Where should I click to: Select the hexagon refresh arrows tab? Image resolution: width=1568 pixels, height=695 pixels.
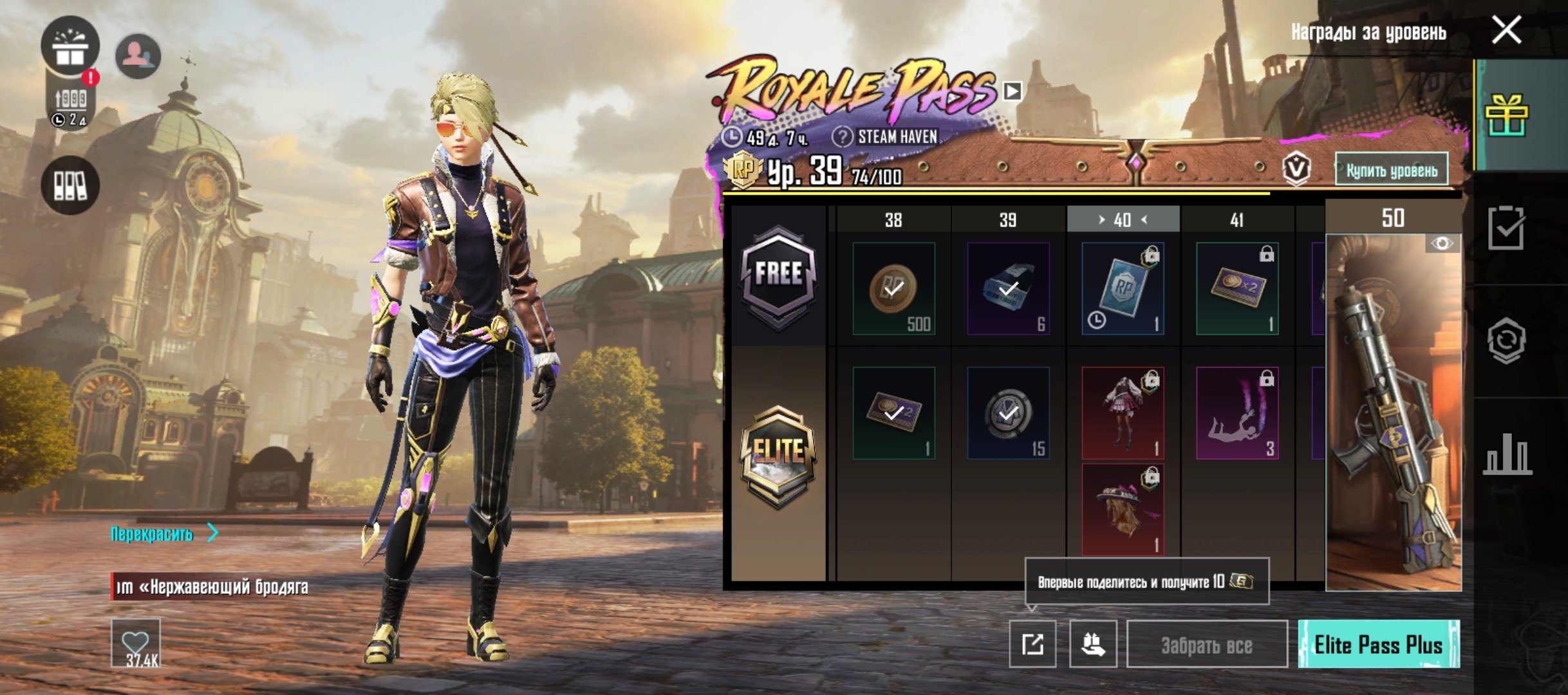tap(1506, 340)
